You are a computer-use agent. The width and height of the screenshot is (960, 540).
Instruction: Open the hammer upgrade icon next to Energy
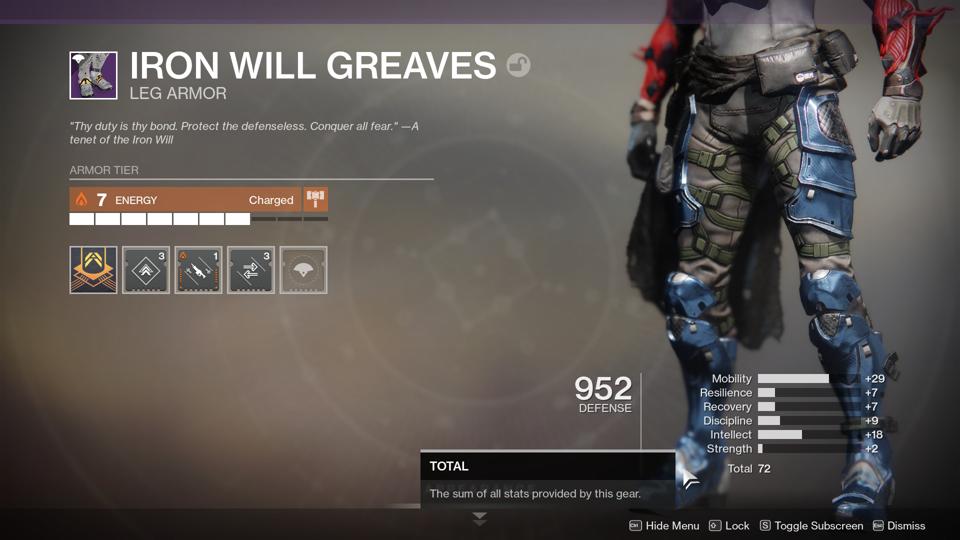coord(315,199)
